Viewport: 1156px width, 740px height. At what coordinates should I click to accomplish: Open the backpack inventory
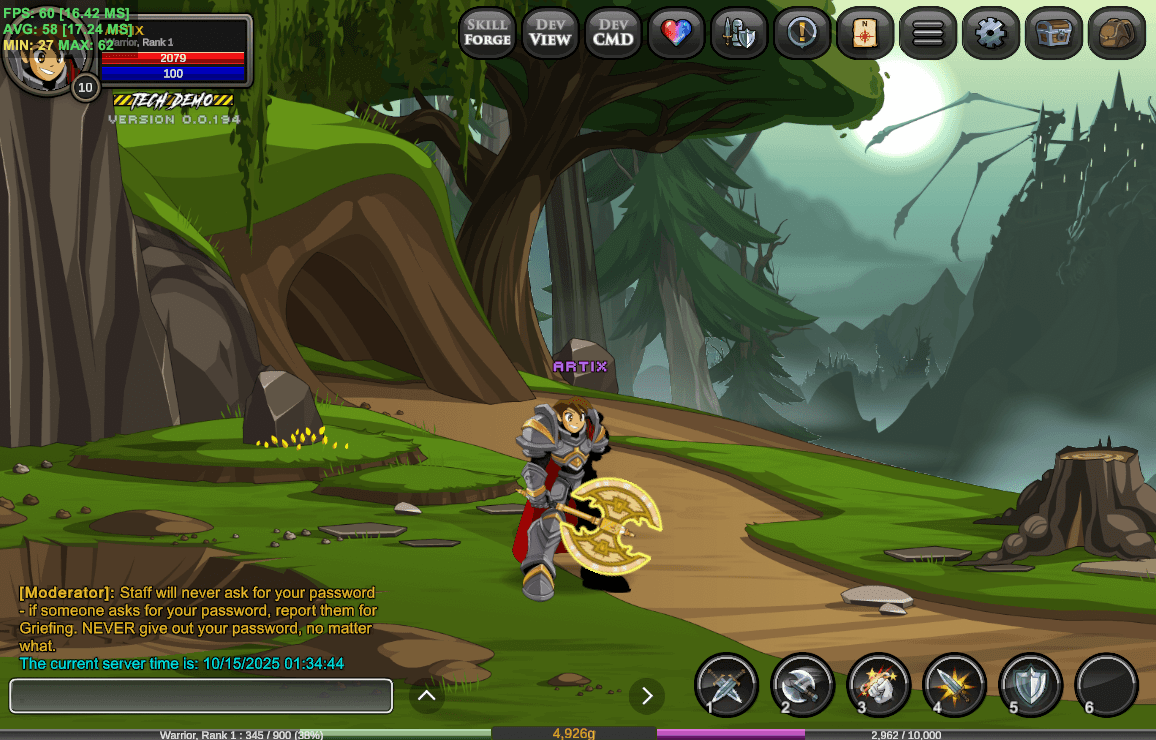click(x=1117, y=33)
